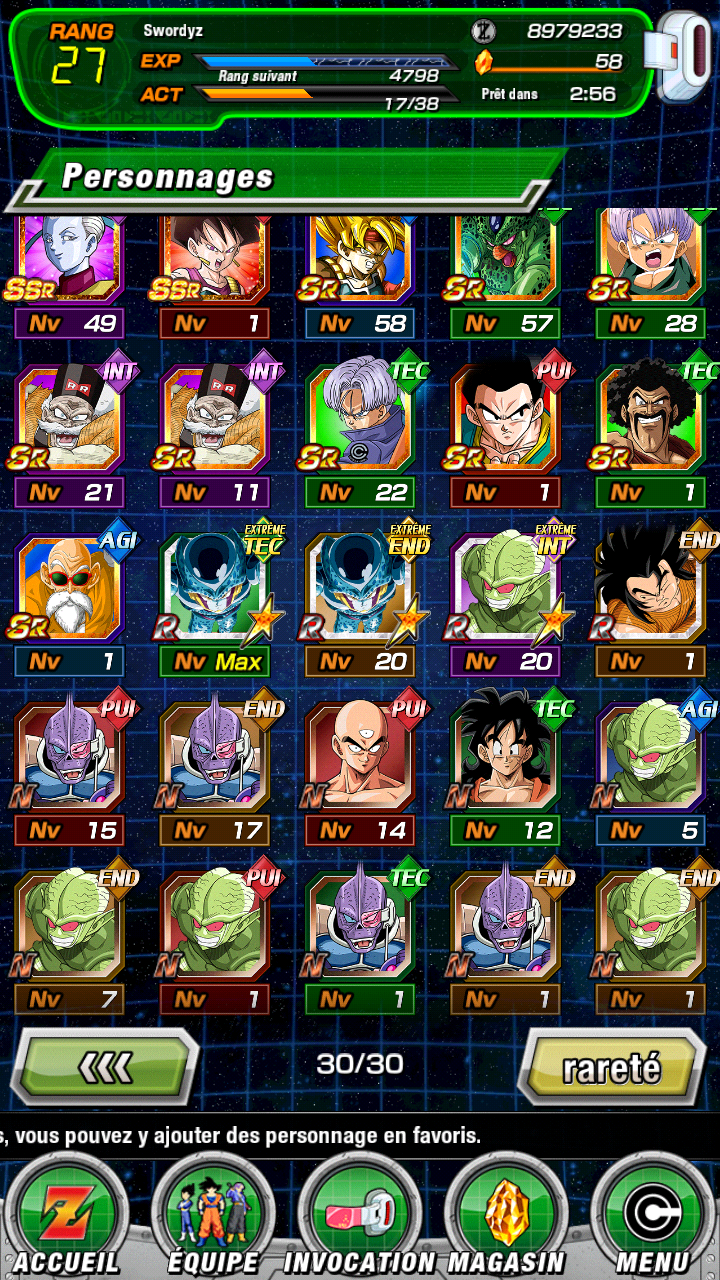This screenshot has width=720, height=1280.
Task: Go back with the green arrows button
Action: click(105, 1068)
